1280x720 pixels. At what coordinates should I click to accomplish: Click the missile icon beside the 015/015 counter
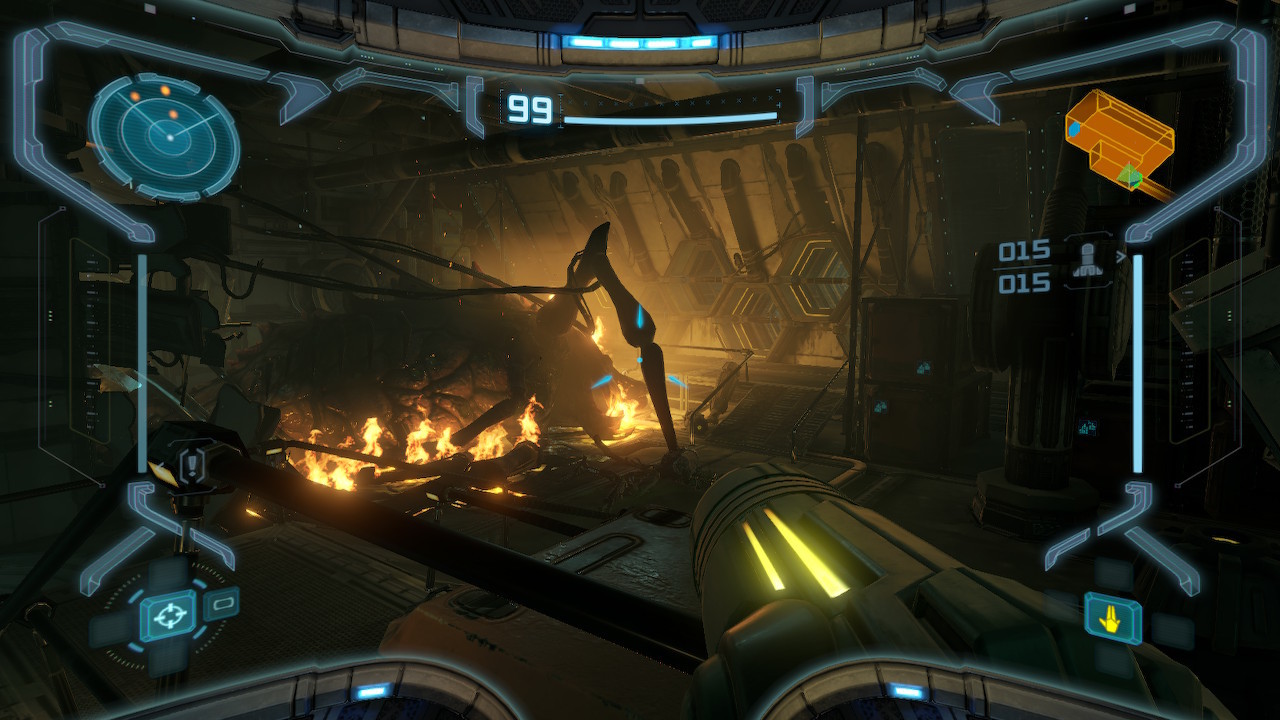(x=1087, y=261)
